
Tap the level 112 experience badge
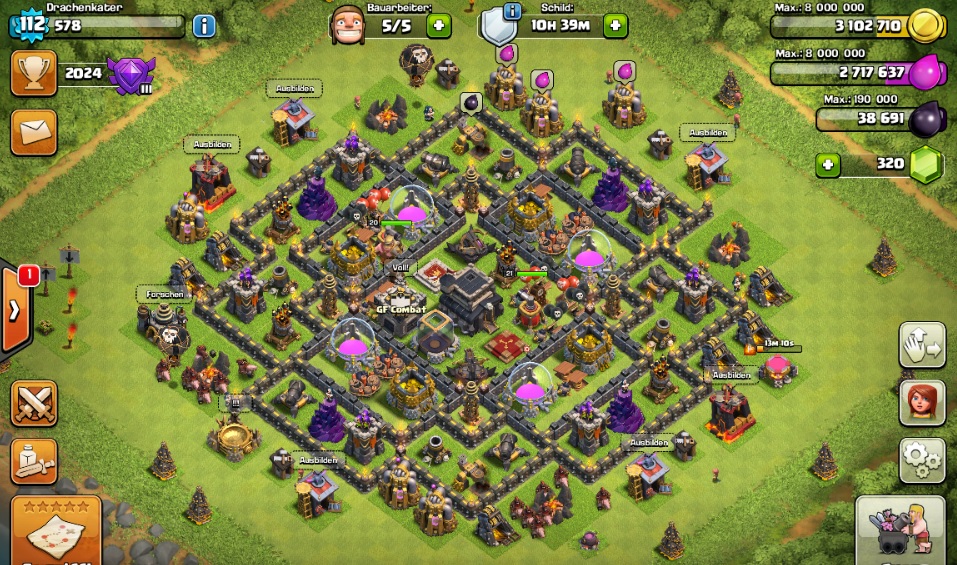coord(31,24)
